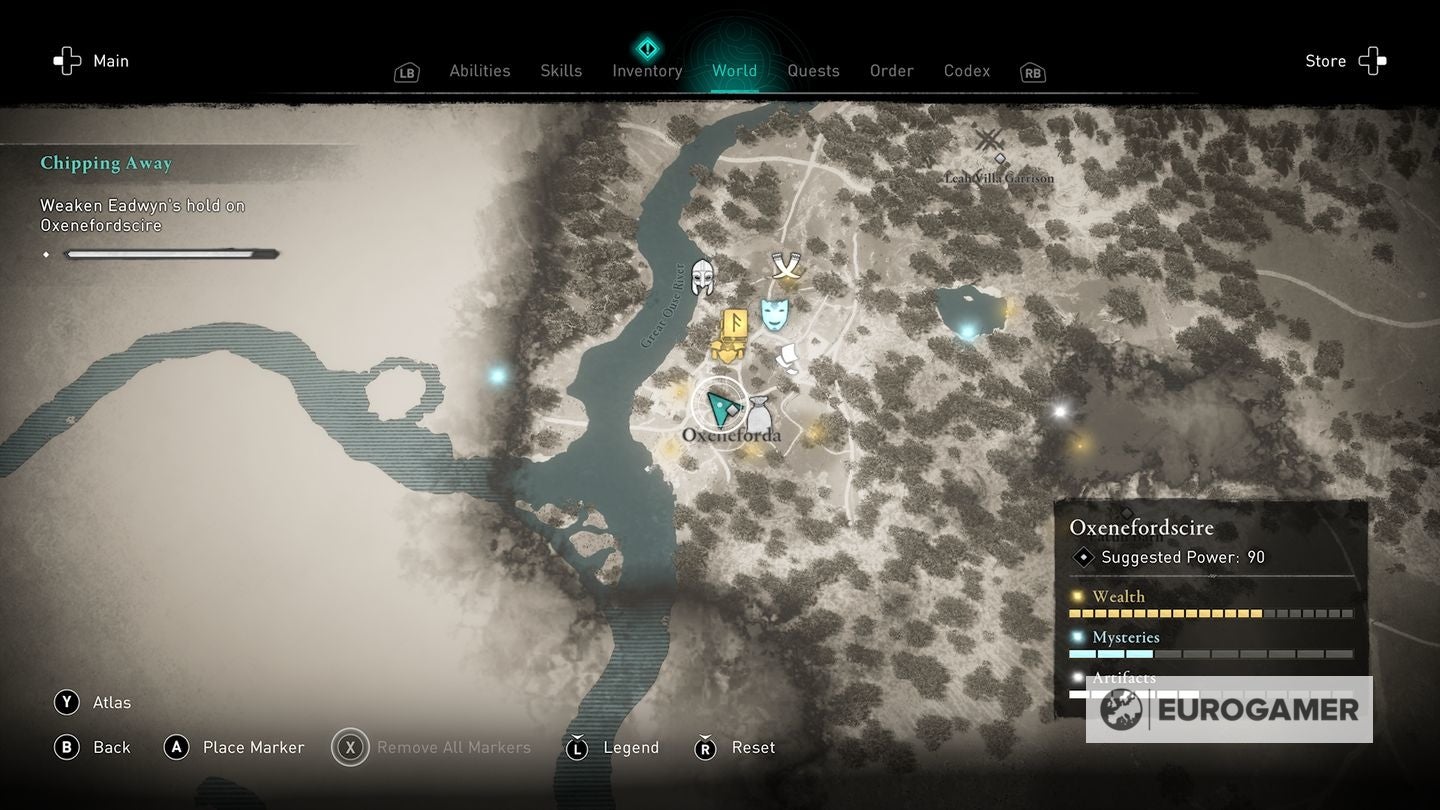The height and width of the screenshot is (810, 1440).
Task: Select the crossed drinking horns marker
Action: tap(786, 267)
